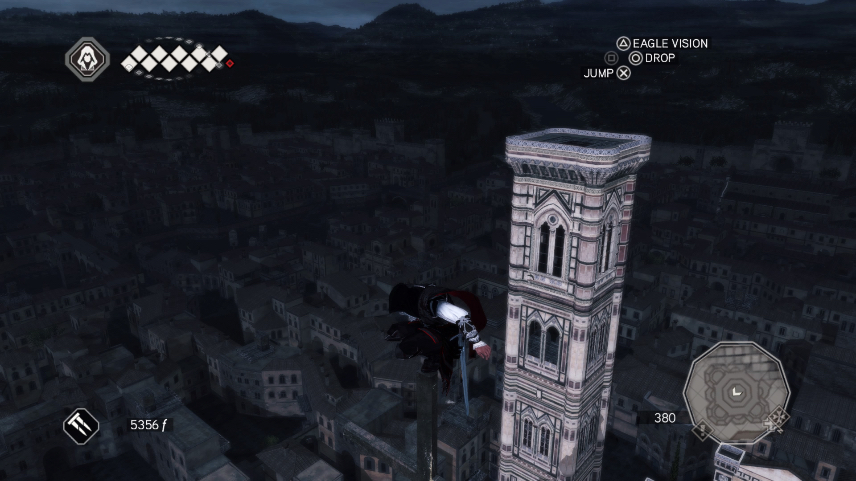
Task: Click the hexagonal minimap
Action: point(736,391)
